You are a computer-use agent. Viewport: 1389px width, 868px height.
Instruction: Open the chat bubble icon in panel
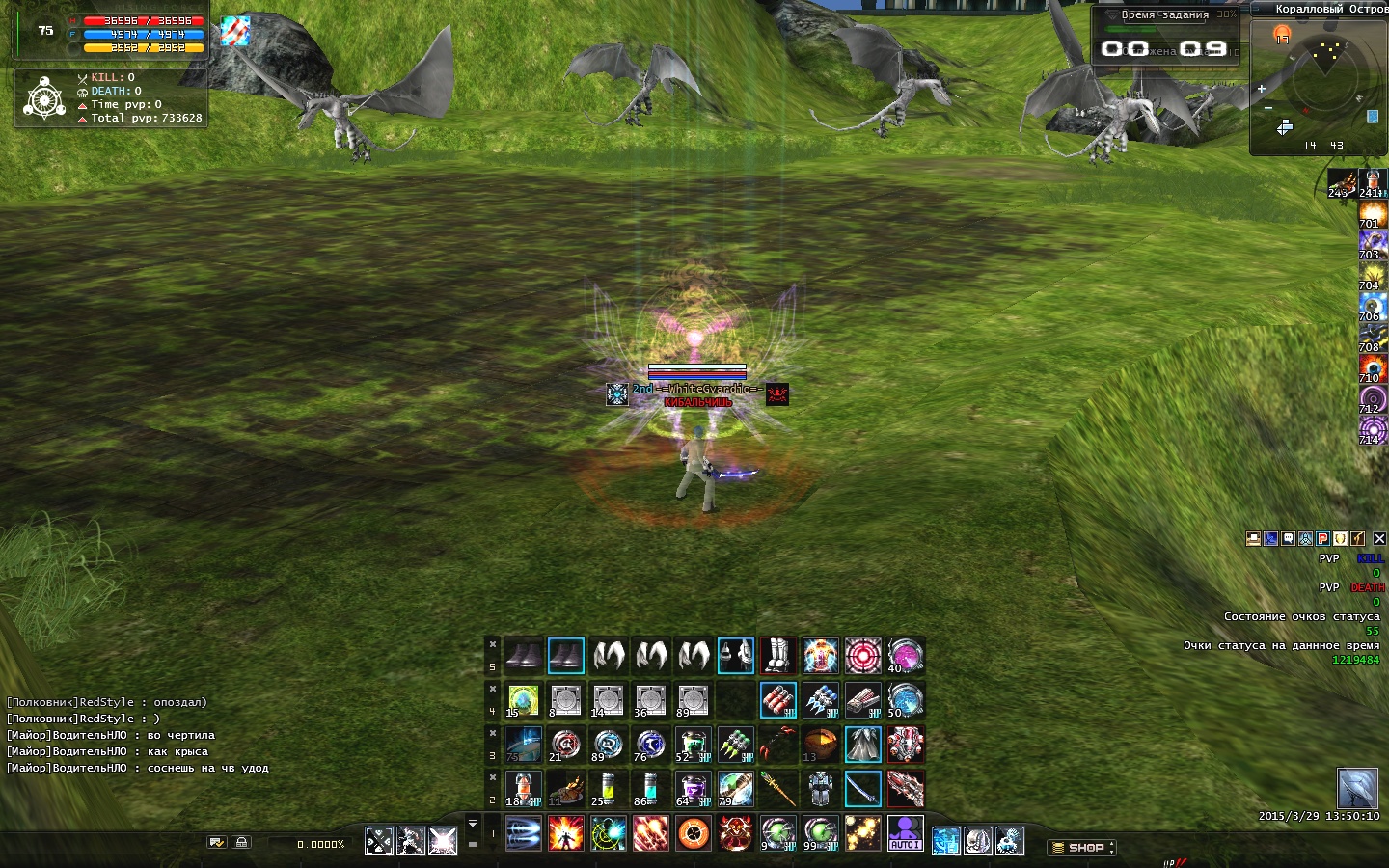coord(1289,539)
